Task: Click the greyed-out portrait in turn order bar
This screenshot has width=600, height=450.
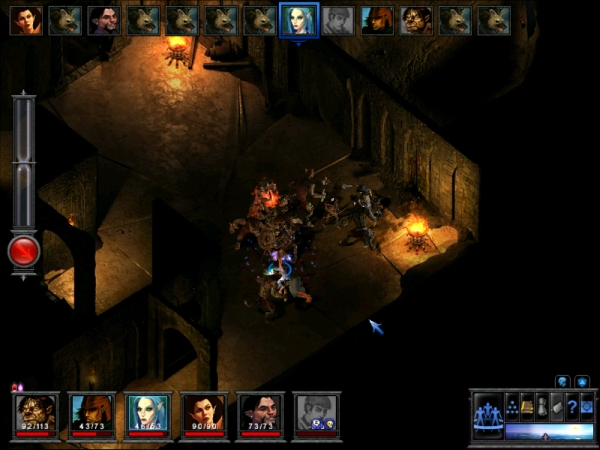Action: [x=338, y=20]
